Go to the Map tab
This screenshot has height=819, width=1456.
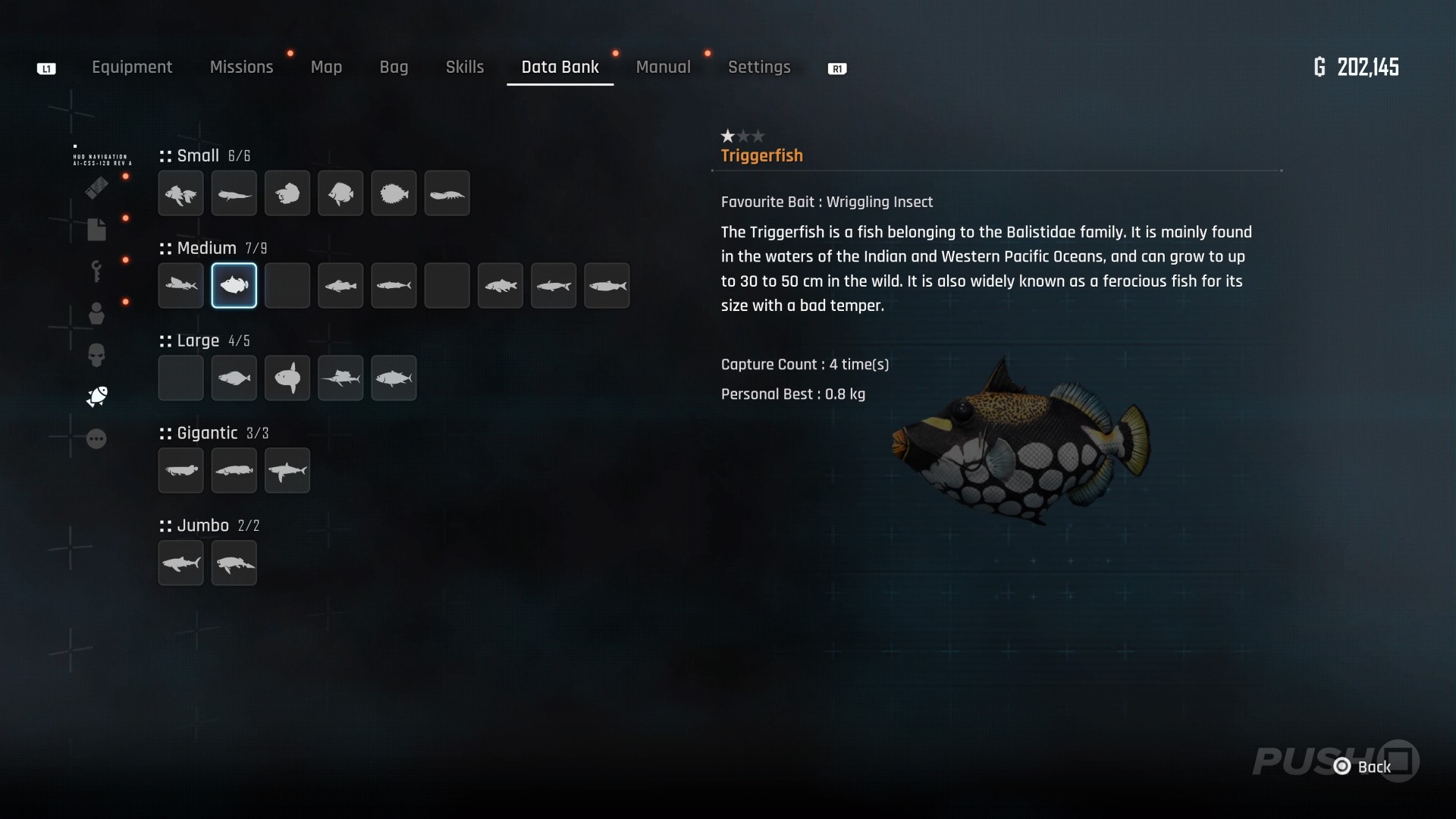(326, 67)
